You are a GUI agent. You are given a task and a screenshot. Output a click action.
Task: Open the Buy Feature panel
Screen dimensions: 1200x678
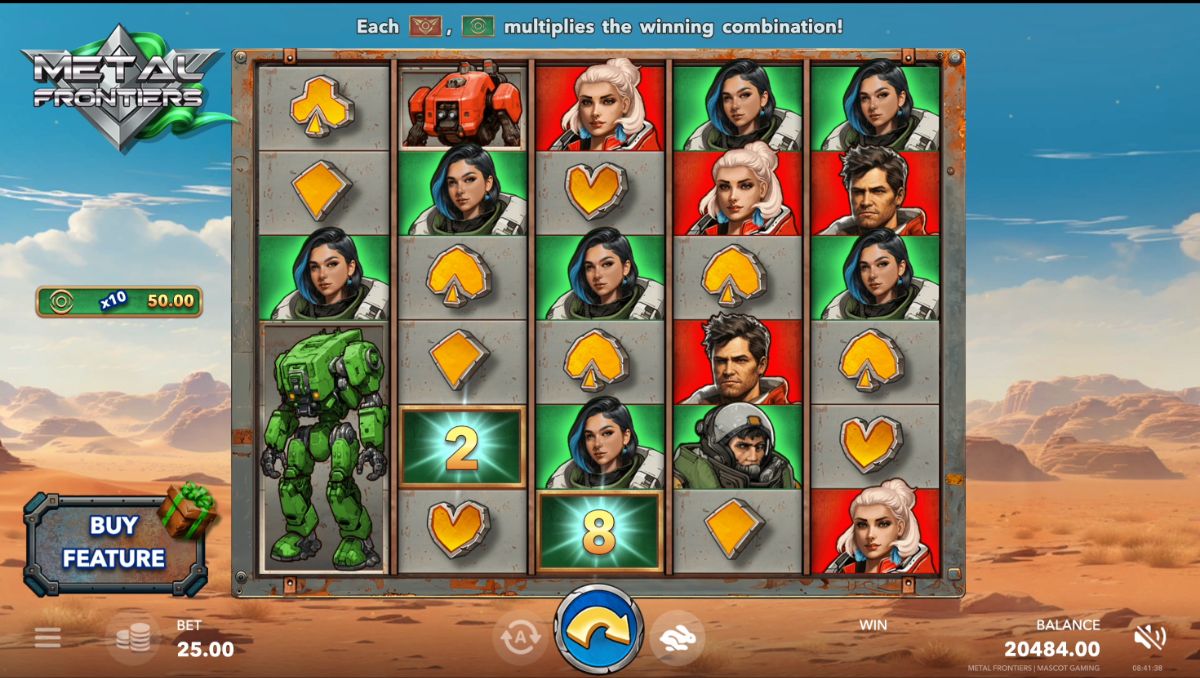pyautogui.click(x=114, y=543)
